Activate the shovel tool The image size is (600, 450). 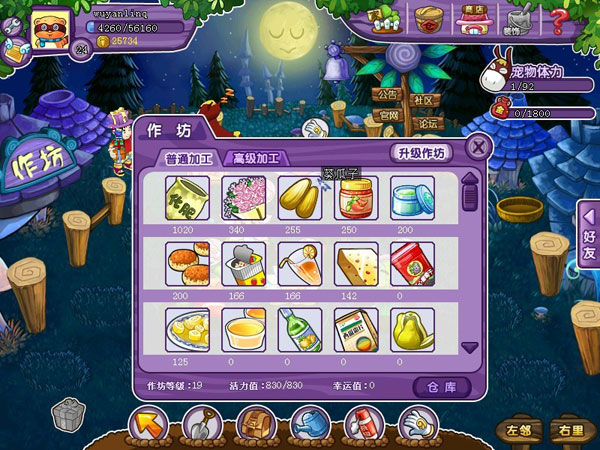pyautogui.click(x=202, y=426)
